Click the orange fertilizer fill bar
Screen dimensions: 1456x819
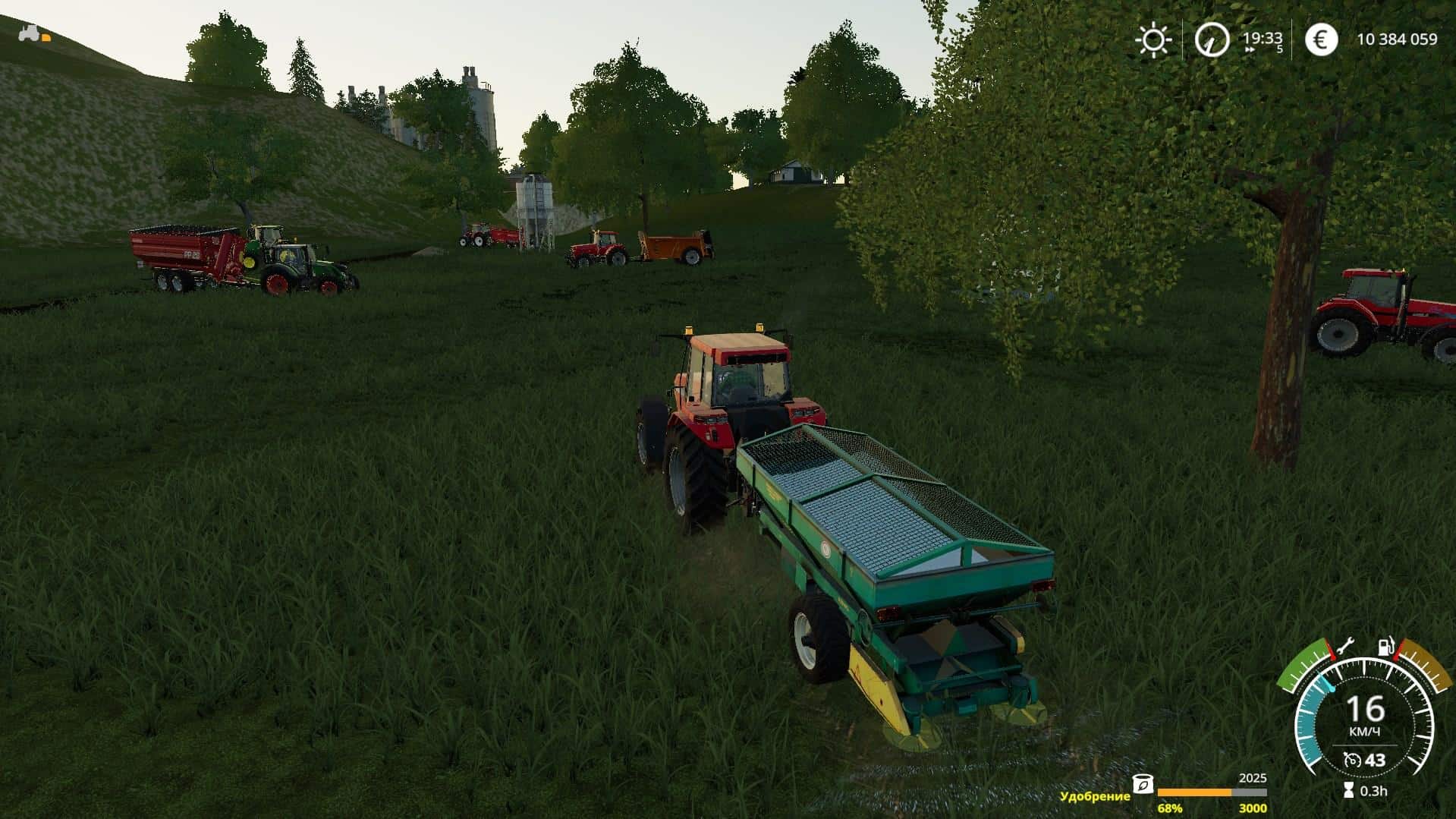click(1194, 792)
